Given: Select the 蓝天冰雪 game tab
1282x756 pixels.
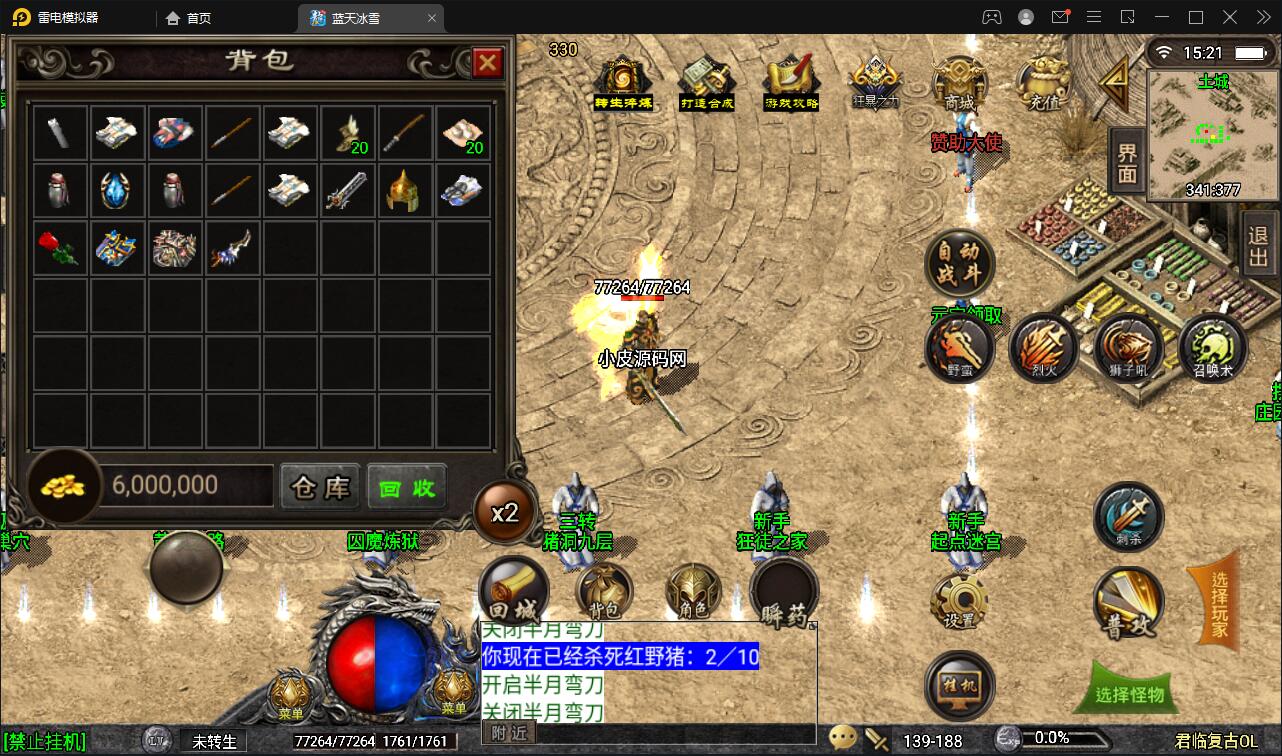Looking at the screenshot, I should (x=360, y=17).
